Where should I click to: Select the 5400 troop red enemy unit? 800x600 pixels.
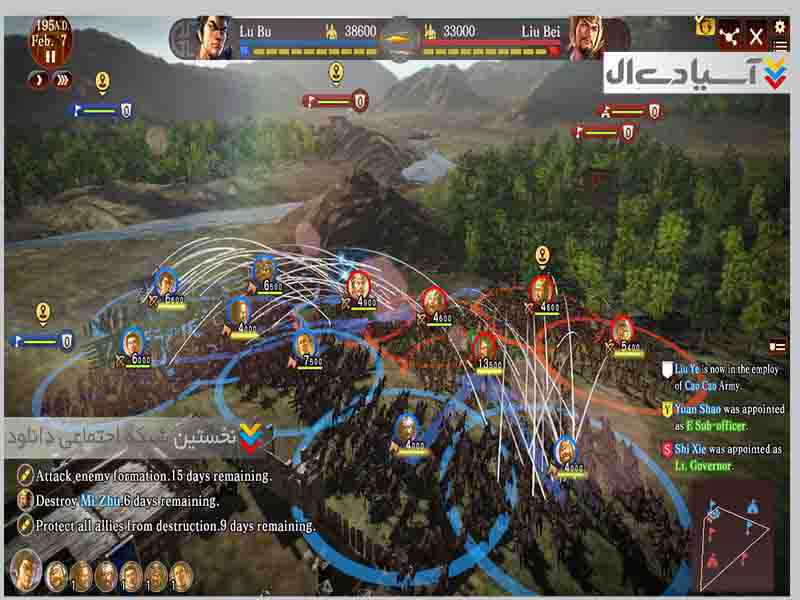[622, 331]
